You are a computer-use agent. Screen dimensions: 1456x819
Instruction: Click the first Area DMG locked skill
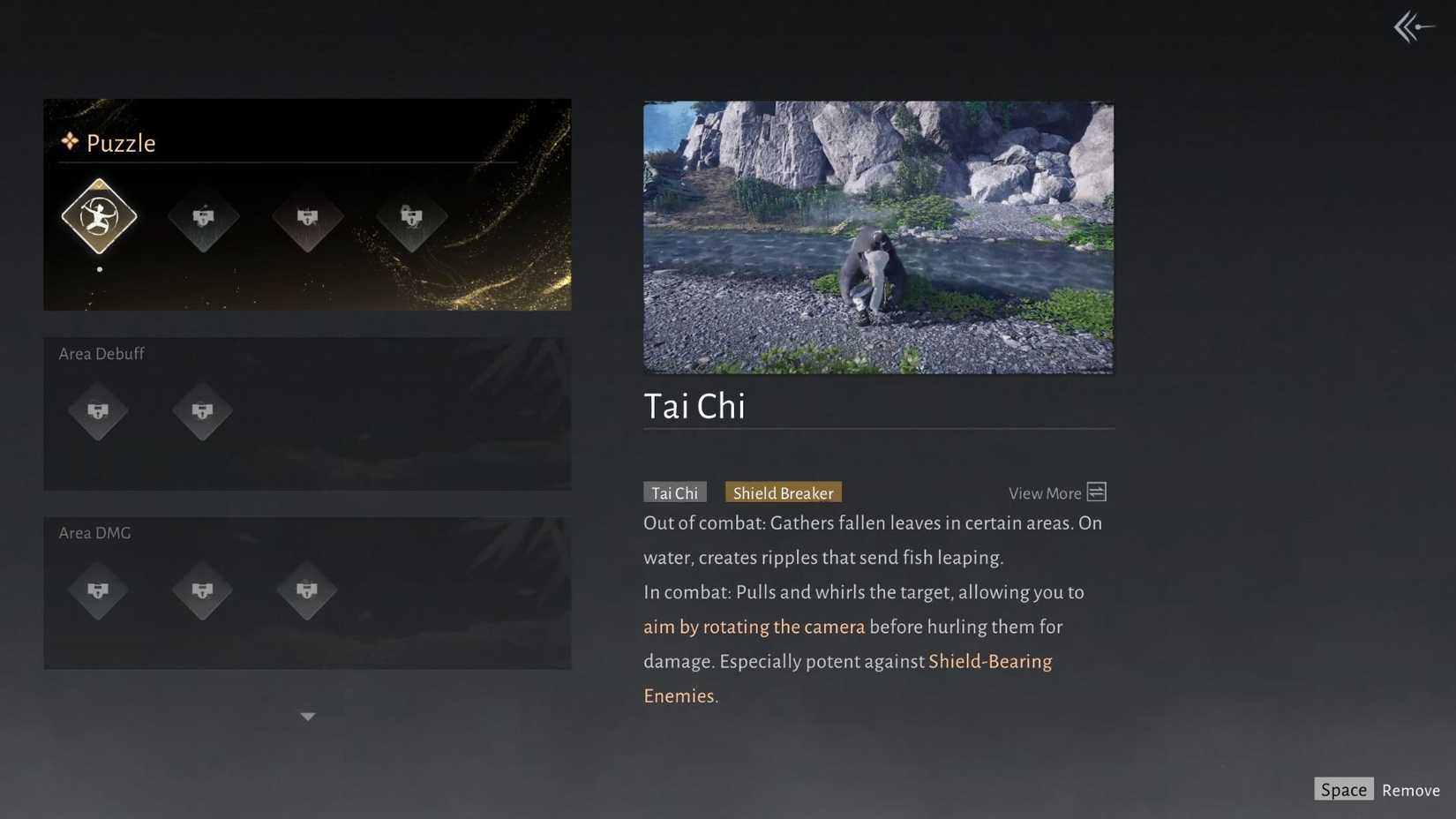(99, 591)
